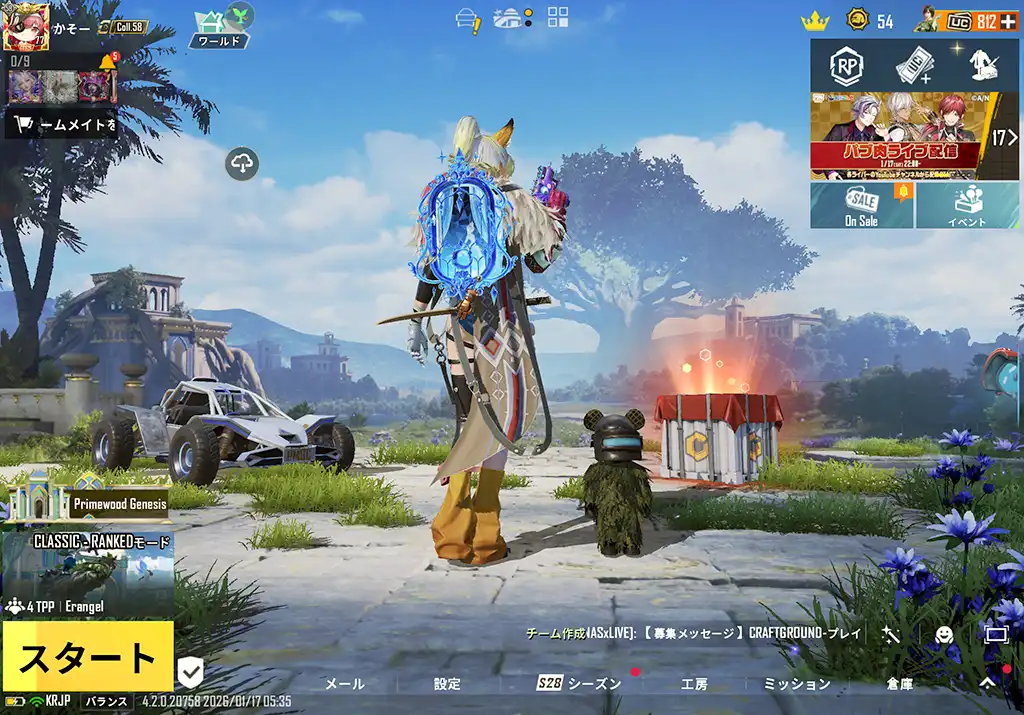
Task: Add UC with the plus button
Action: pos(1008,21)
